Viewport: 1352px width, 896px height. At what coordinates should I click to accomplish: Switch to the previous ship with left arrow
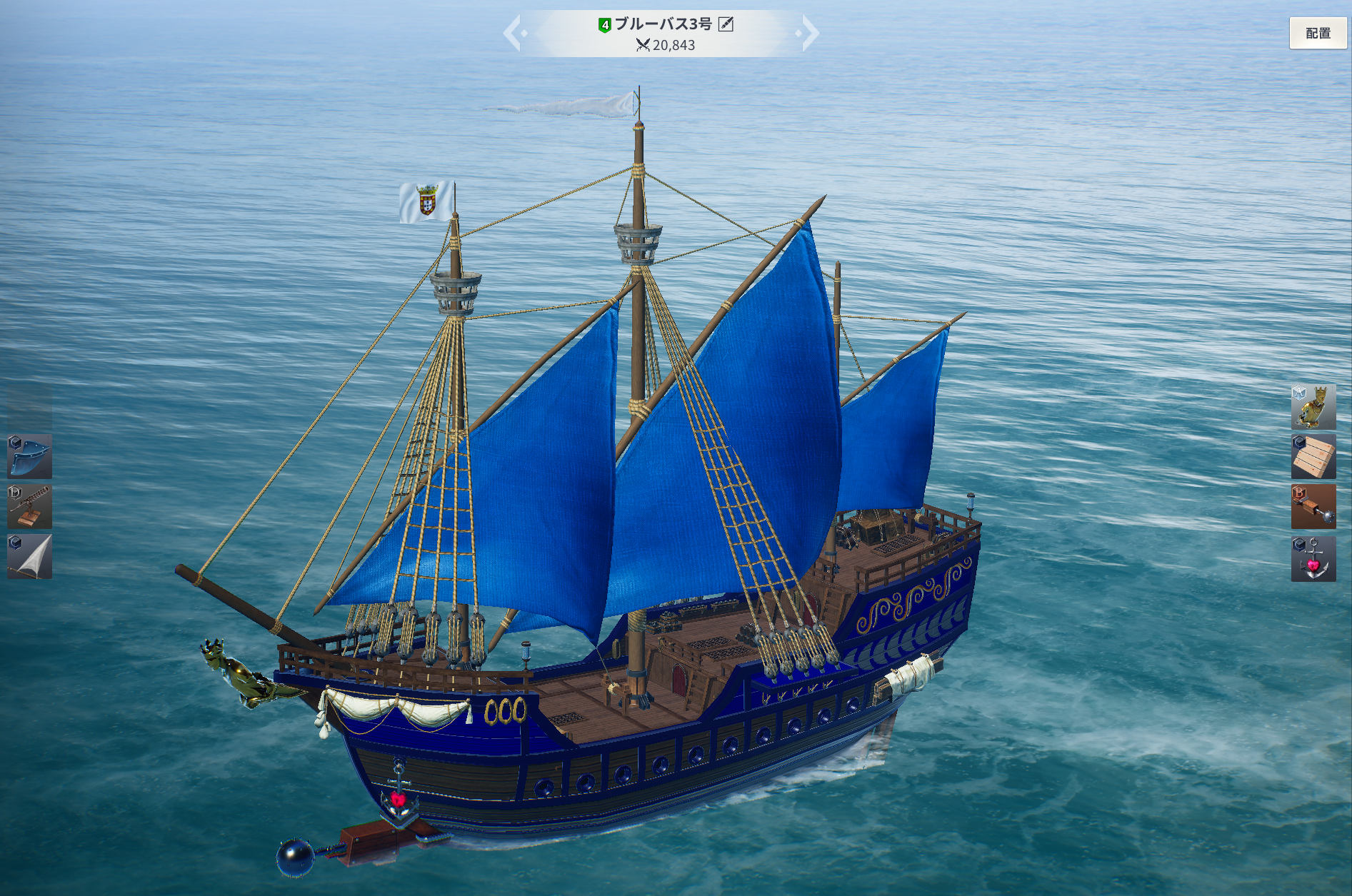513,34
